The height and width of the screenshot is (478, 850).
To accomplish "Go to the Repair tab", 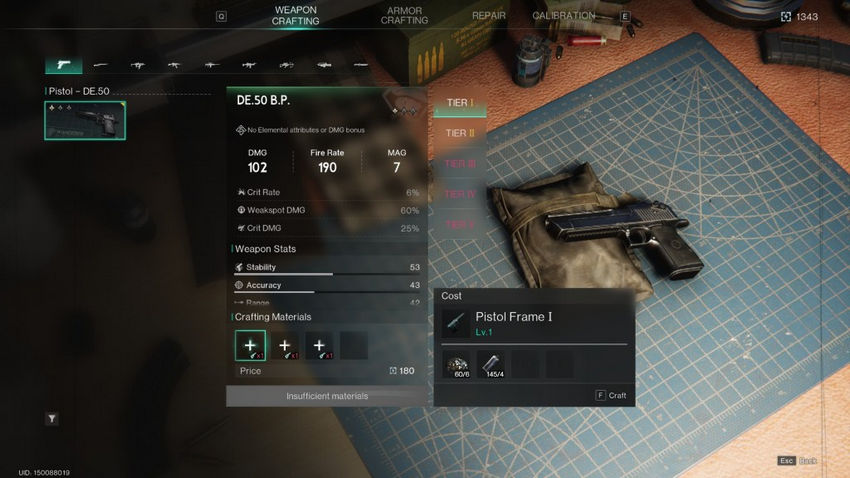I will tap(489, 16).
